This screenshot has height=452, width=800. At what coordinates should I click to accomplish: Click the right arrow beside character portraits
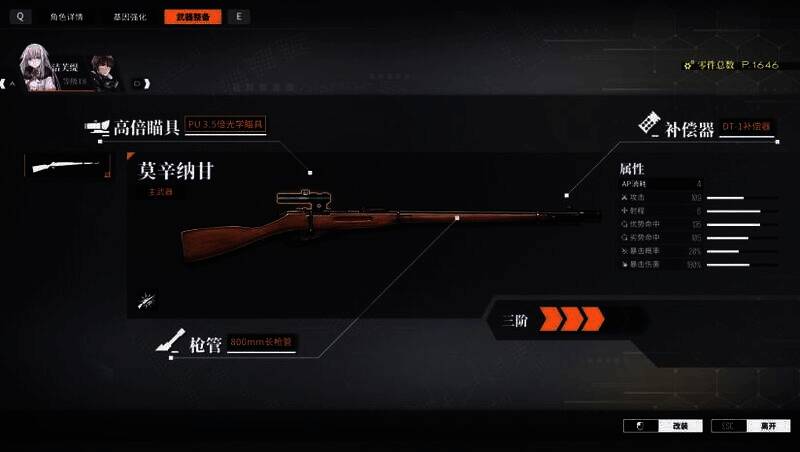138,84
